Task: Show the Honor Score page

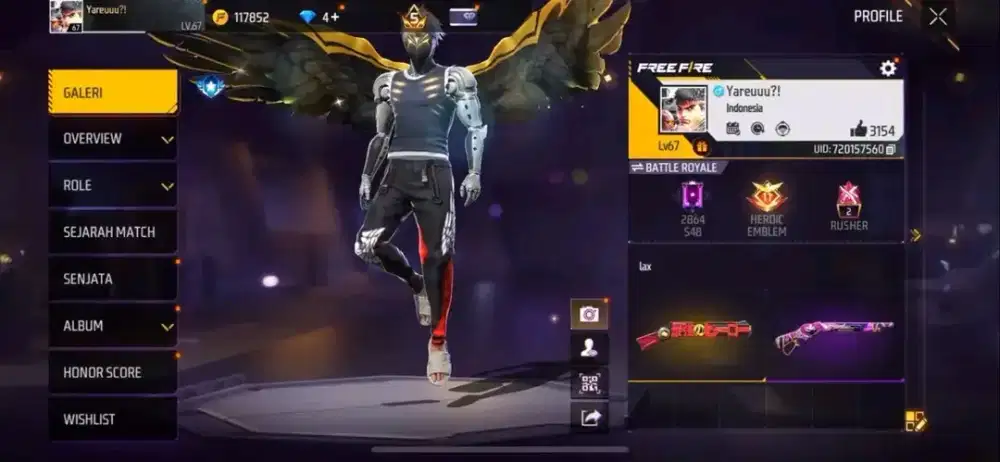Action: point(112,372)
